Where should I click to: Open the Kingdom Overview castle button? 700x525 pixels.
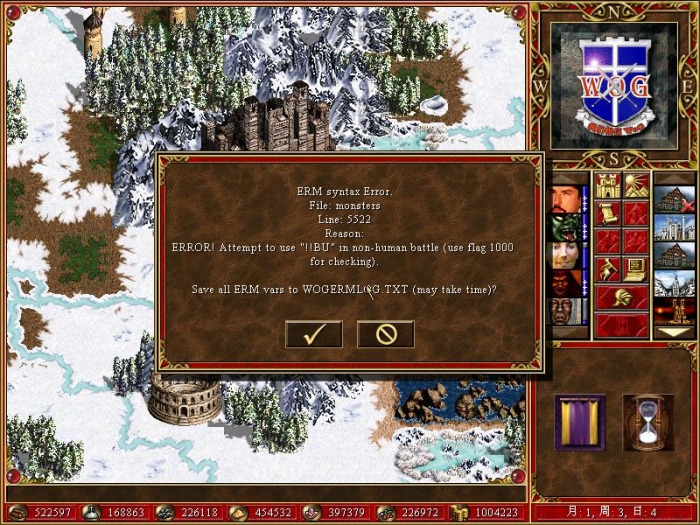[x=608, y=185]
